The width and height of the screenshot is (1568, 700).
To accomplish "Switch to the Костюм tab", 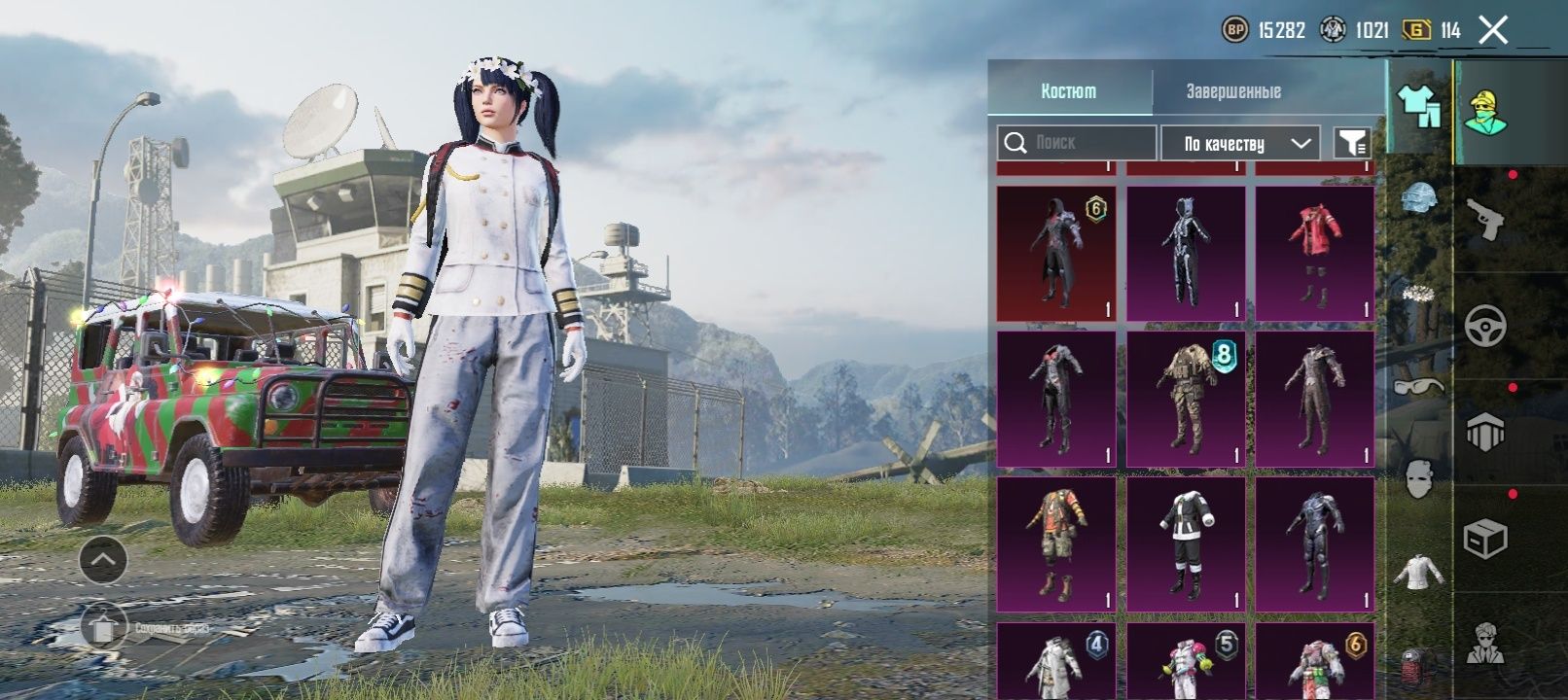I will [1069, 91].
